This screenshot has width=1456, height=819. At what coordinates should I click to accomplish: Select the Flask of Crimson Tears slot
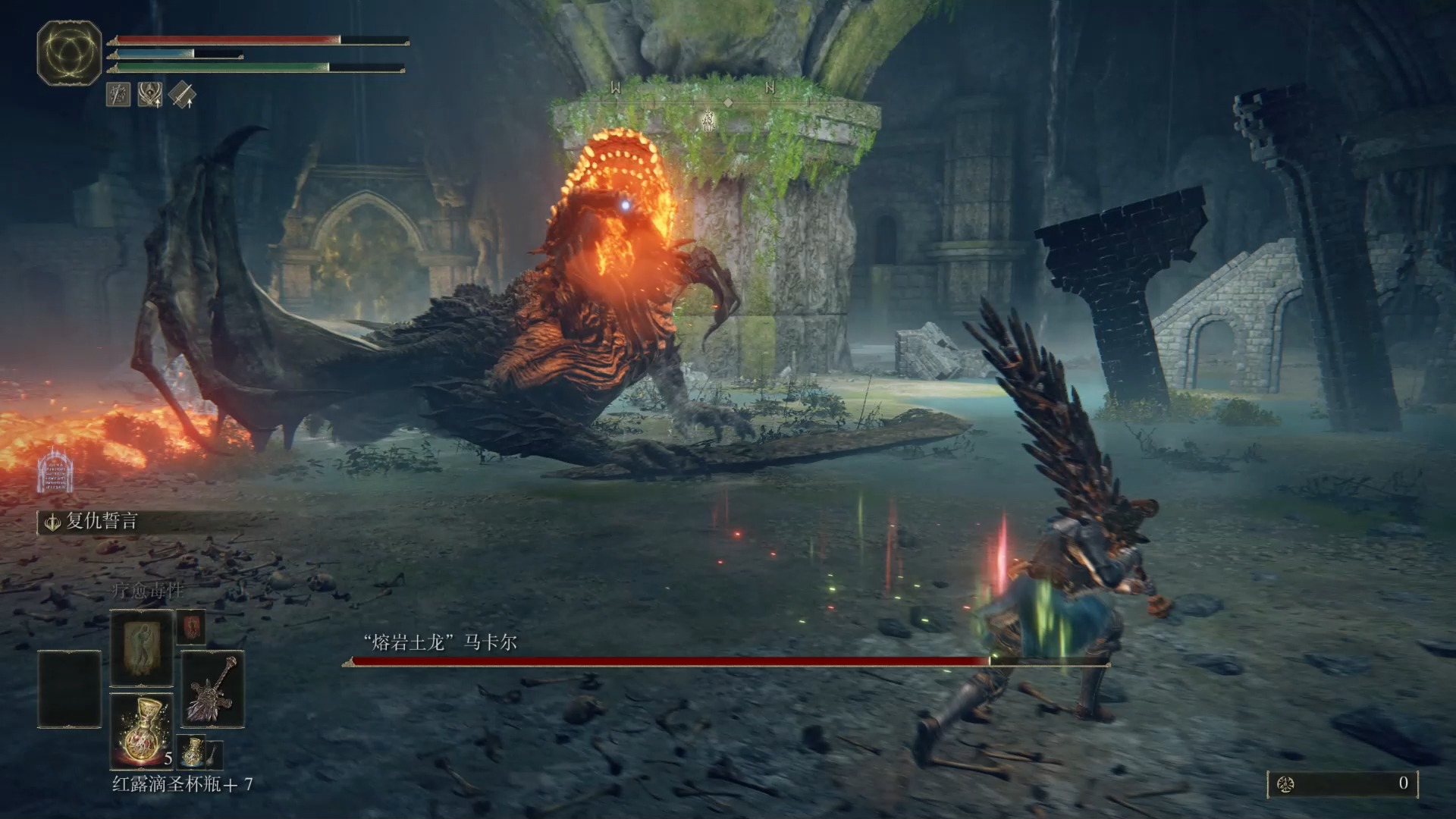[x=142, y=730]
